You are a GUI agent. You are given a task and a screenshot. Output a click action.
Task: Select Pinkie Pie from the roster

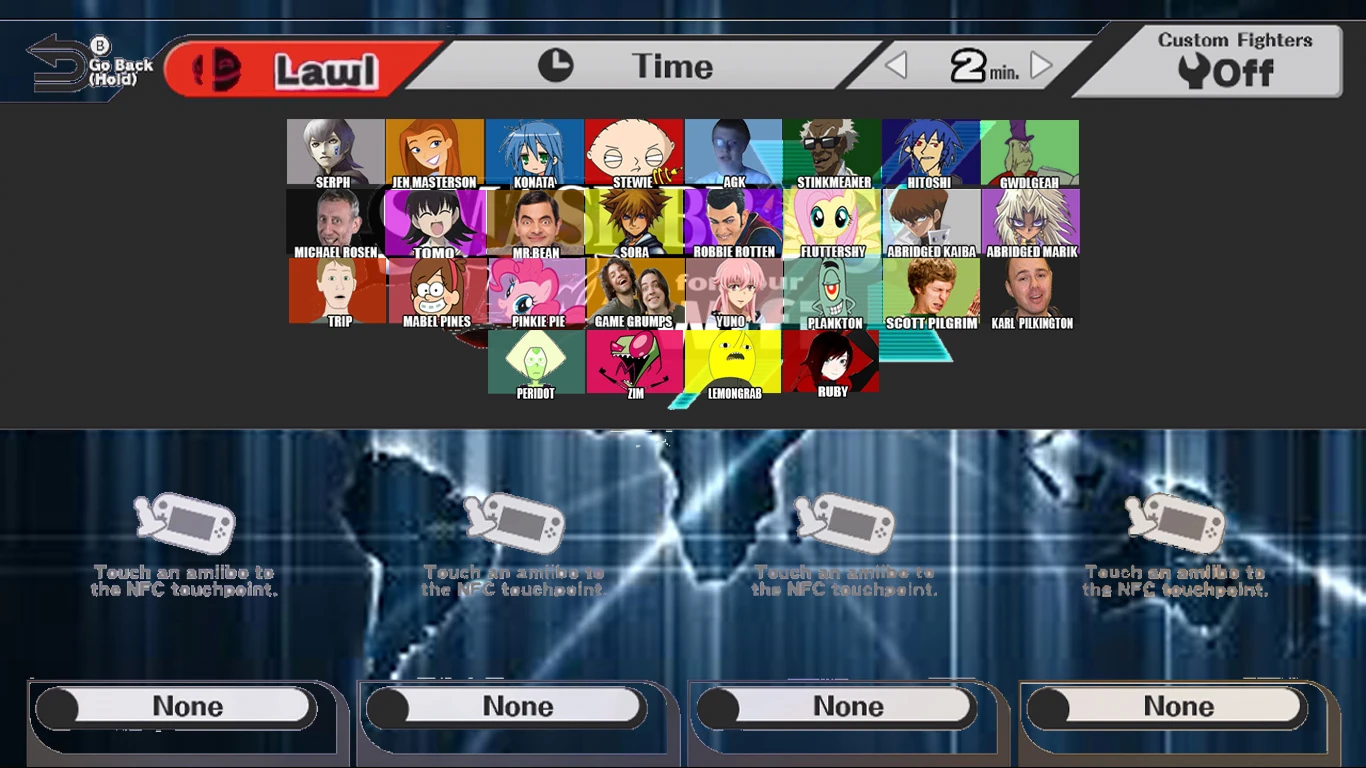[534, 292]
